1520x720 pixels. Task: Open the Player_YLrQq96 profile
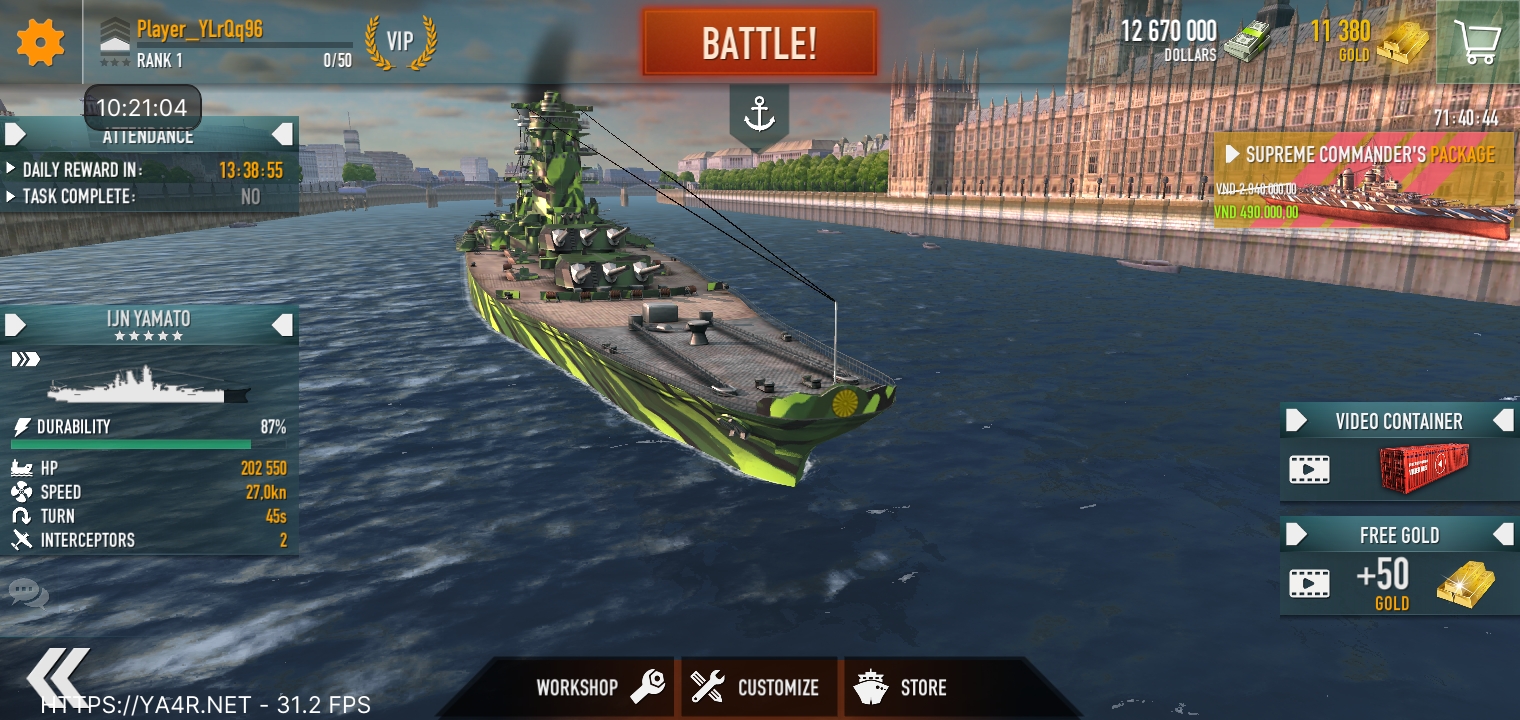click(x=200, y=30)
